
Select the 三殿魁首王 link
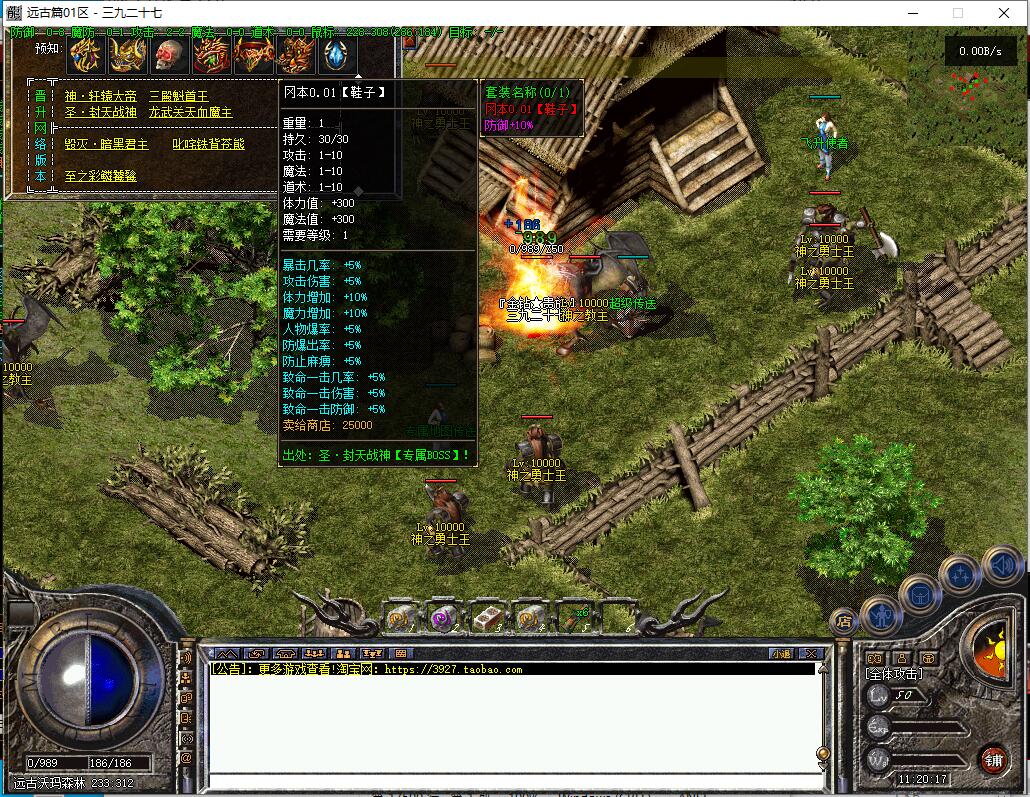pyautogui.click(x=178, y=96)
